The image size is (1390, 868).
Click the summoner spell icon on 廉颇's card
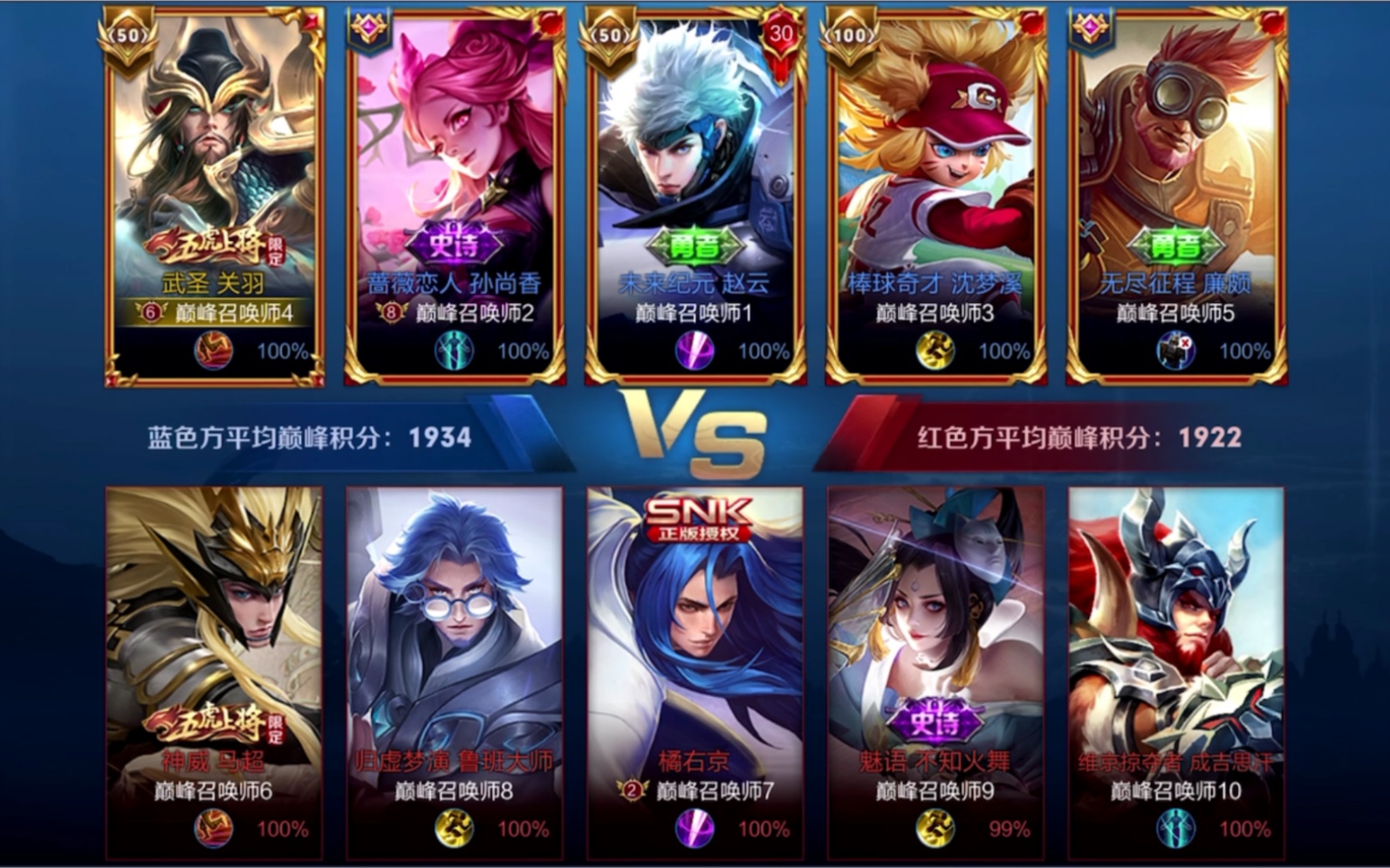[1175, 351]
